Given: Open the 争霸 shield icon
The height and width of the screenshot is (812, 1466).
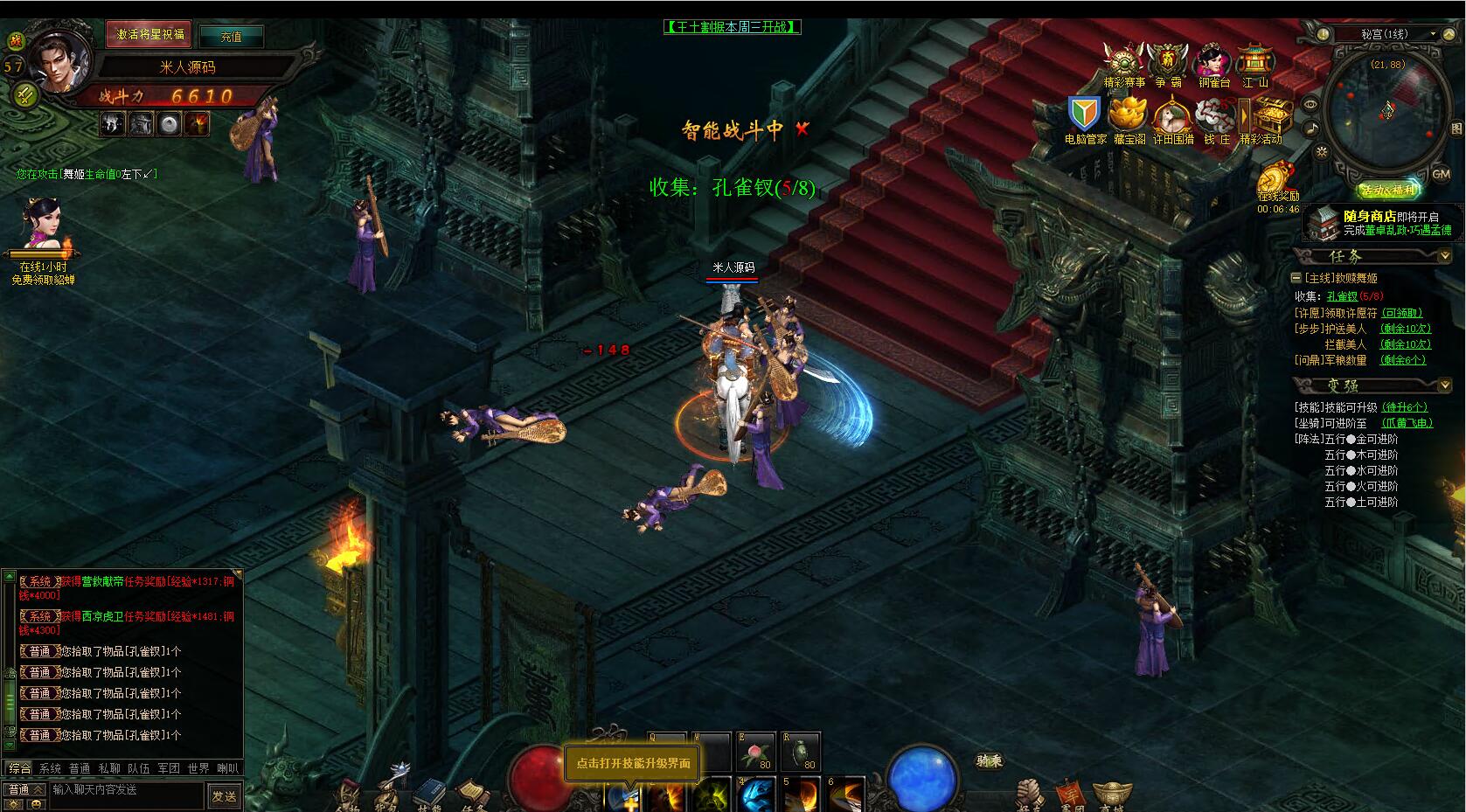Looking at the screenshot, I should [x=1167, y=62].
